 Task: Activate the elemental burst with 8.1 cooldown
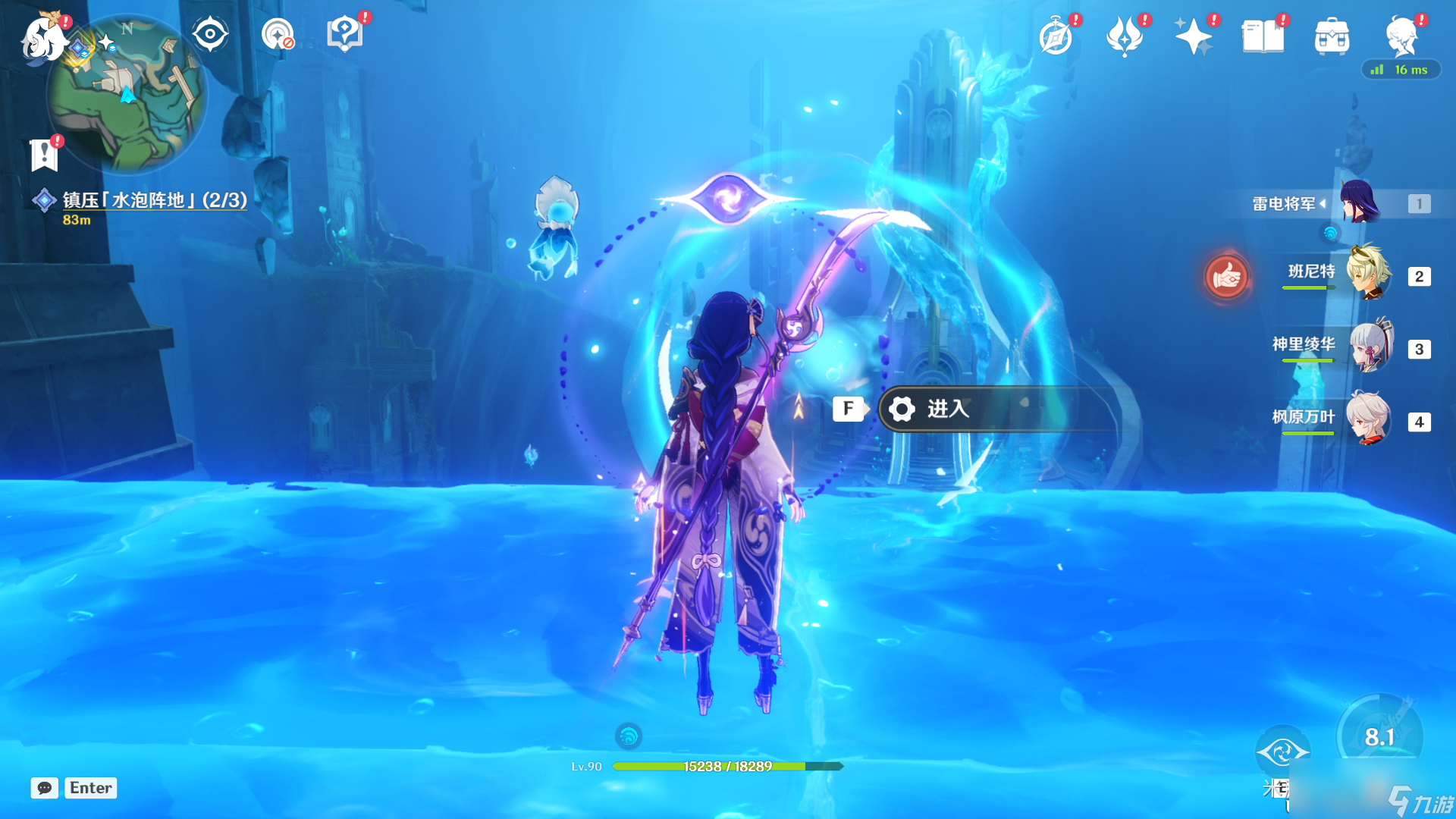tap(1379, 736)
